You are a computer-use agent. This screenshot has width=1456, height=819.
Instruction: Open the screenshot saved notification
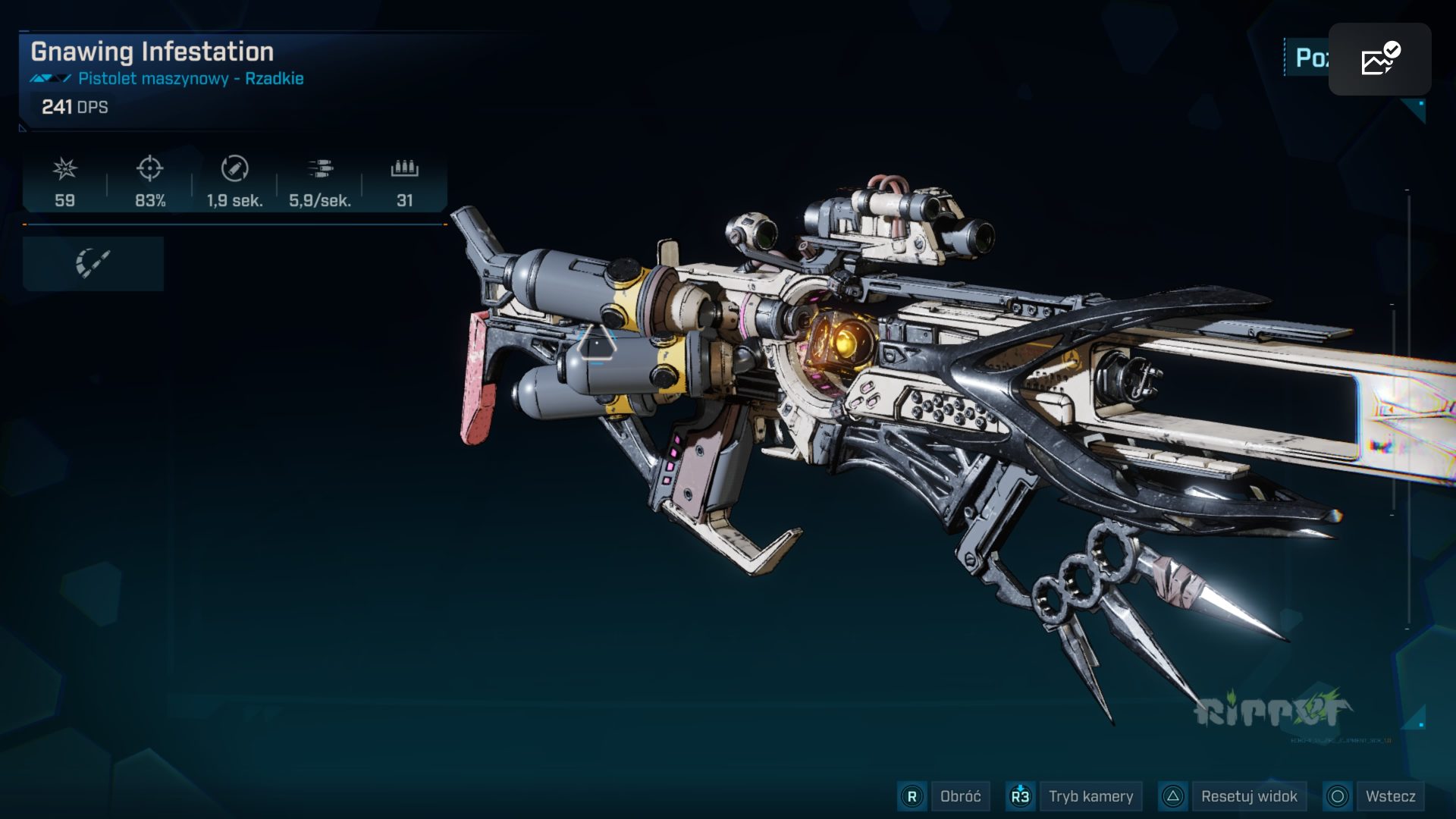(x=1379, y=59)
